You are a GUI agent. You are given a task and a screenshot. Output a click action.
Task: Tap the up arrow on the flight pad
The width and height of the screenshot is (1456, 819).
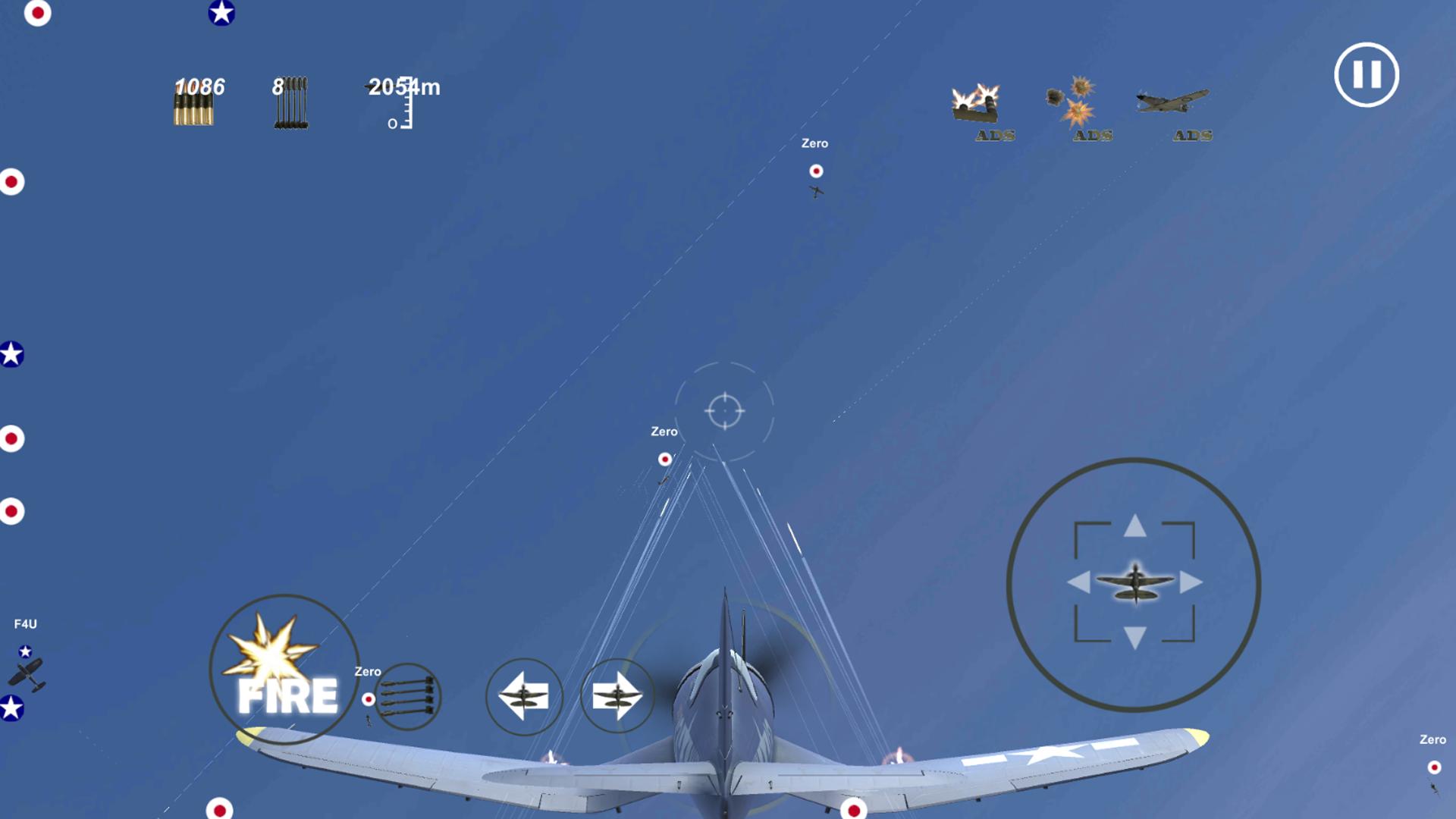point(1135,525)
